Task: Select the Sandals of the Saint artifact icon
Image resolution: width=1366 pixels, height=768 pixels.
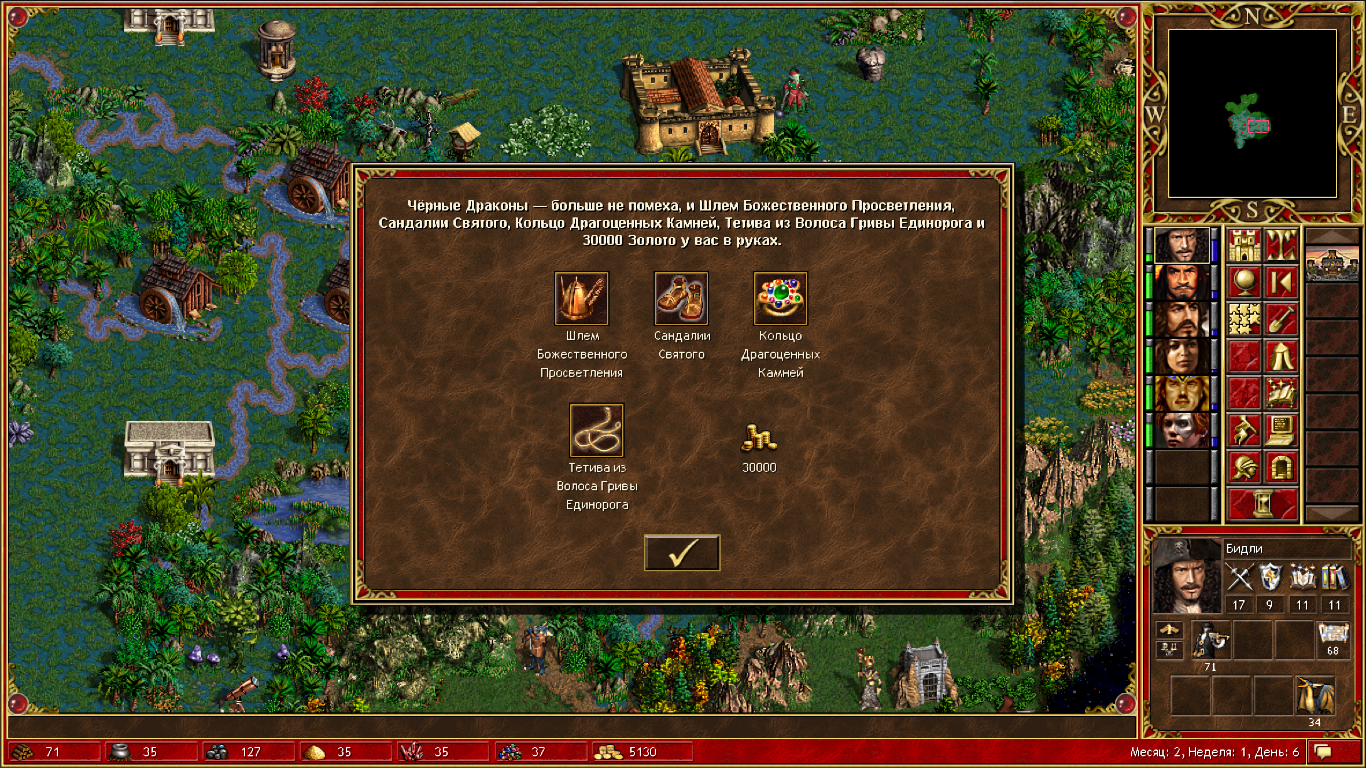Action: point(681,299)
